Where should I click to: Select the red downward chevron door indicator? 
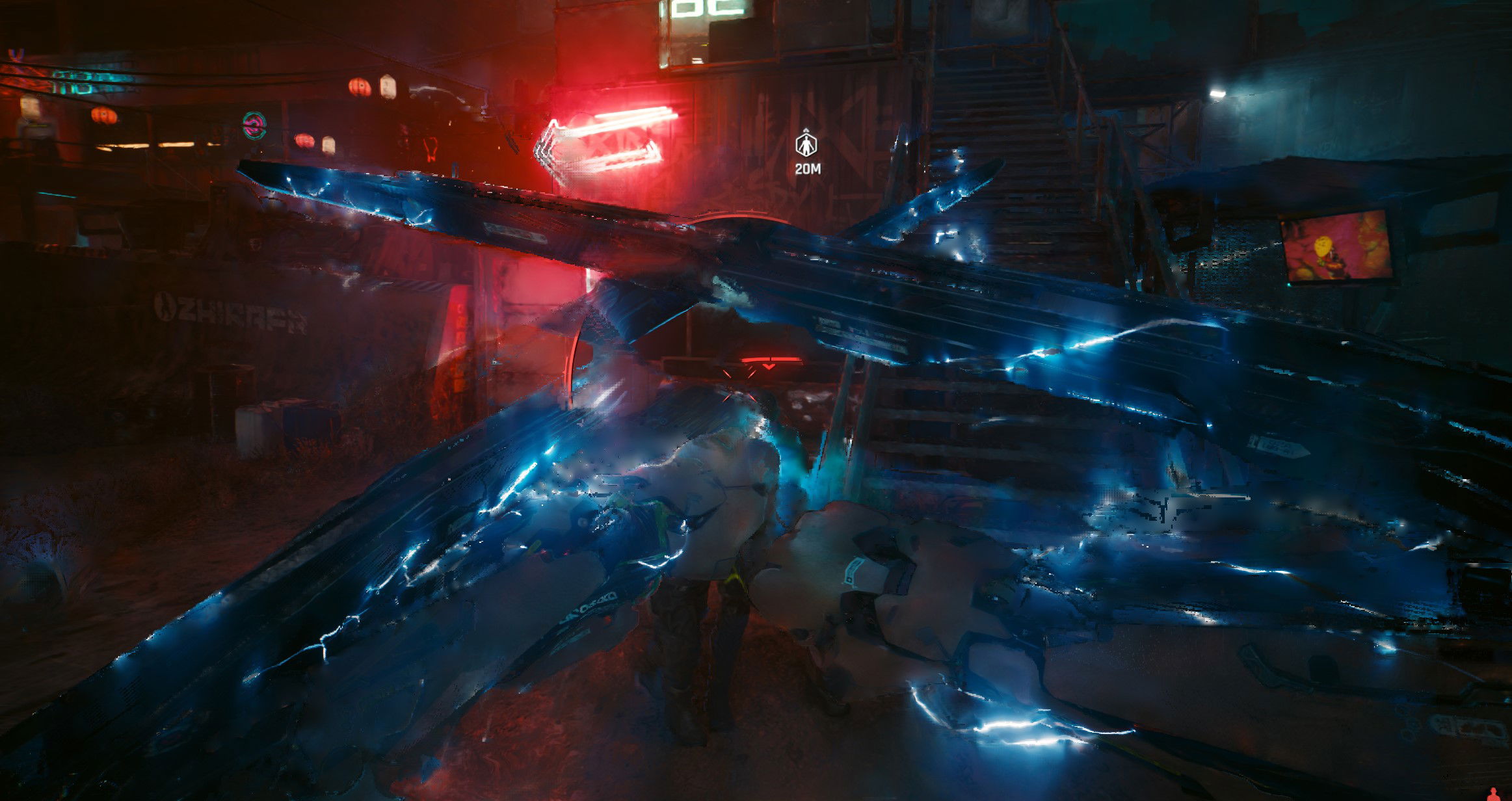tap(769, 367)
